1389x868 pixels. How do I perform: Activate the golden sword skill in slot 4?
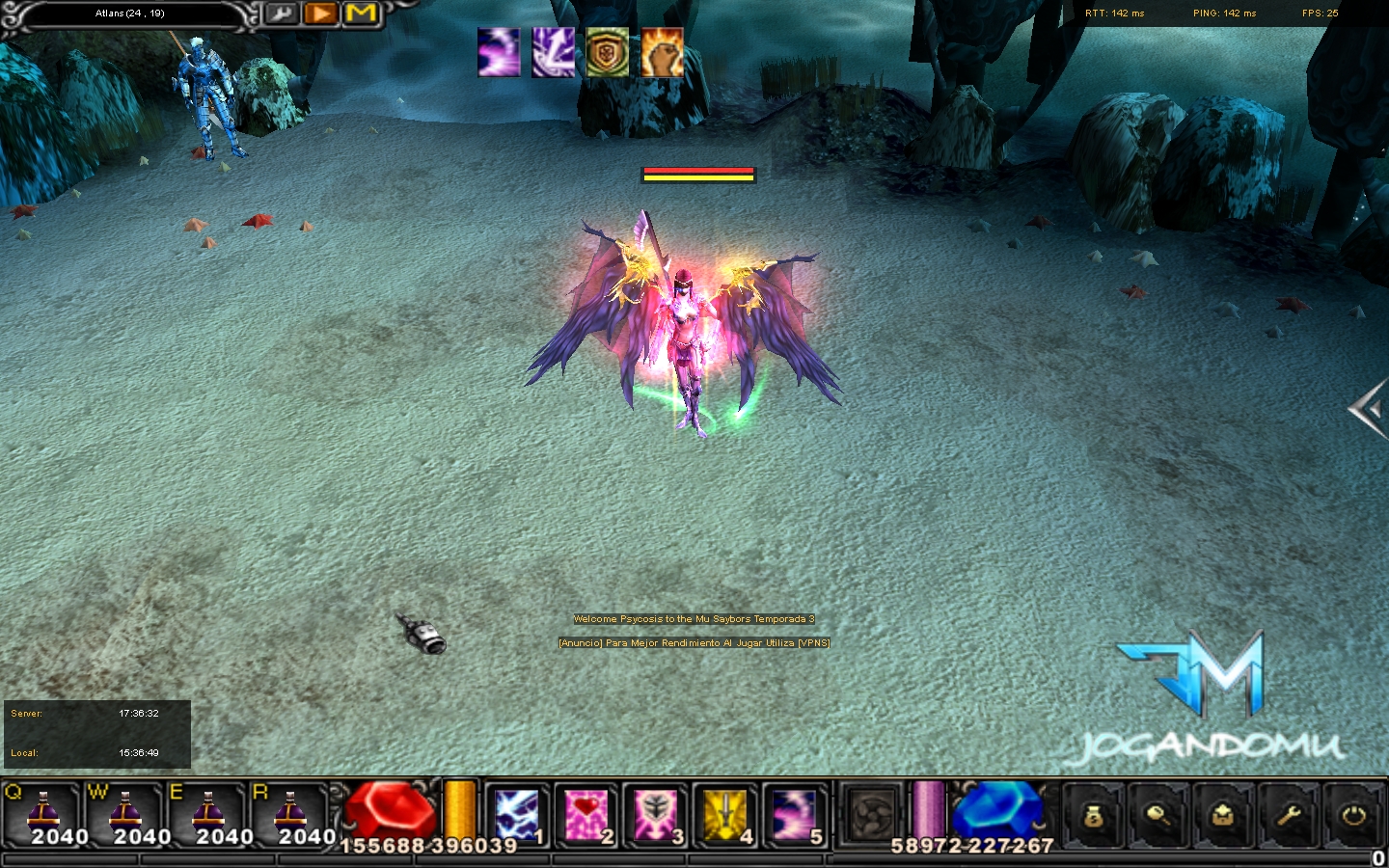724,815
